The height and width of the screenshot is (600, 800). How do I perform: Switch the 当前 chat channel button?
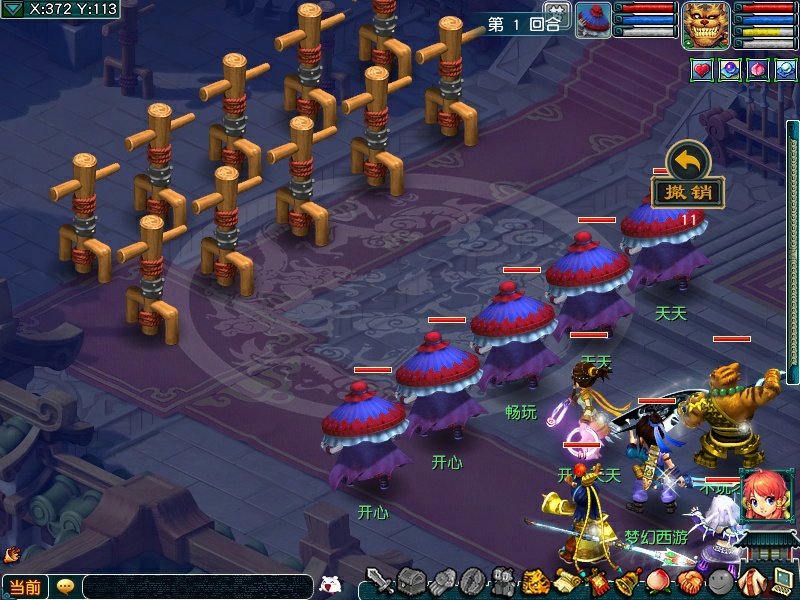point(25,587)
